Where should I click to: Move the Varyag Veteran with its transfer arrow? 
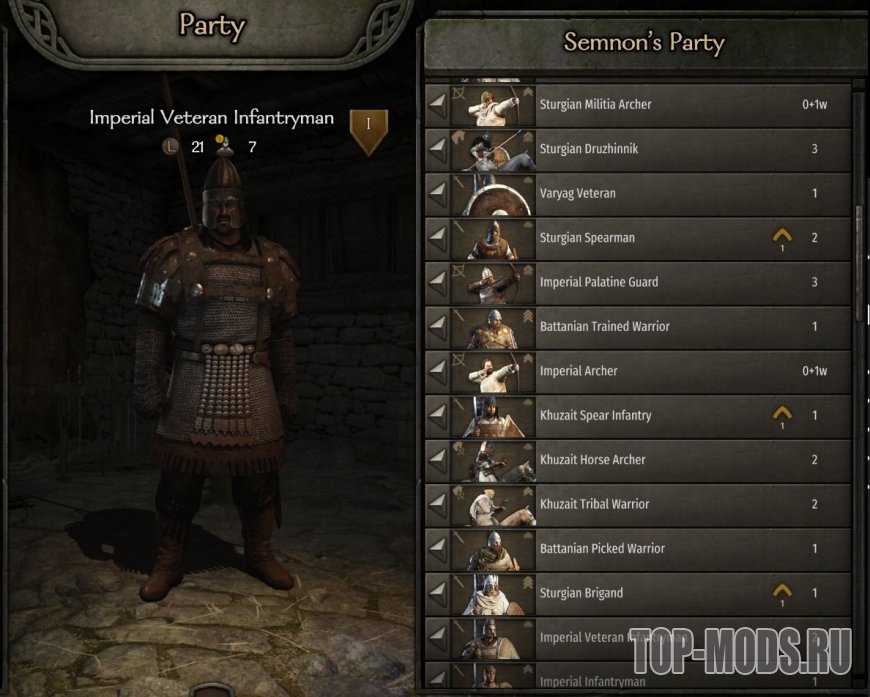click(x=436, y=193)
